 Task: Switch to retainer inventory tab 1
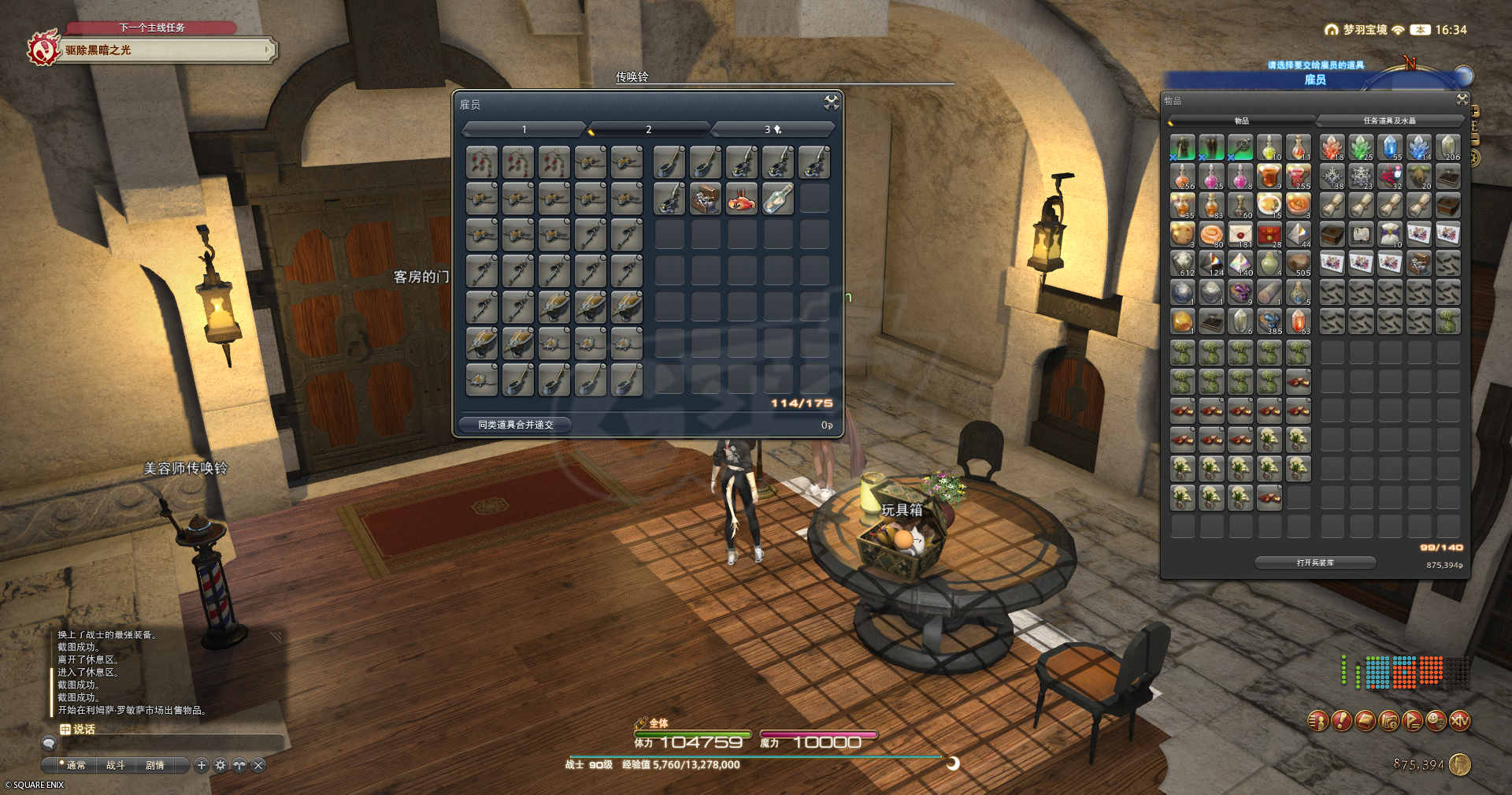(x=524, y=129)
